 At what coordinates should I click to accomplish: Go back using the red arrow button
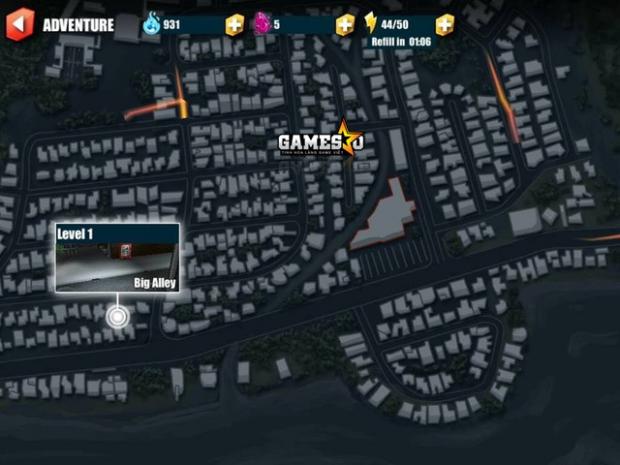tap(19, 24)
